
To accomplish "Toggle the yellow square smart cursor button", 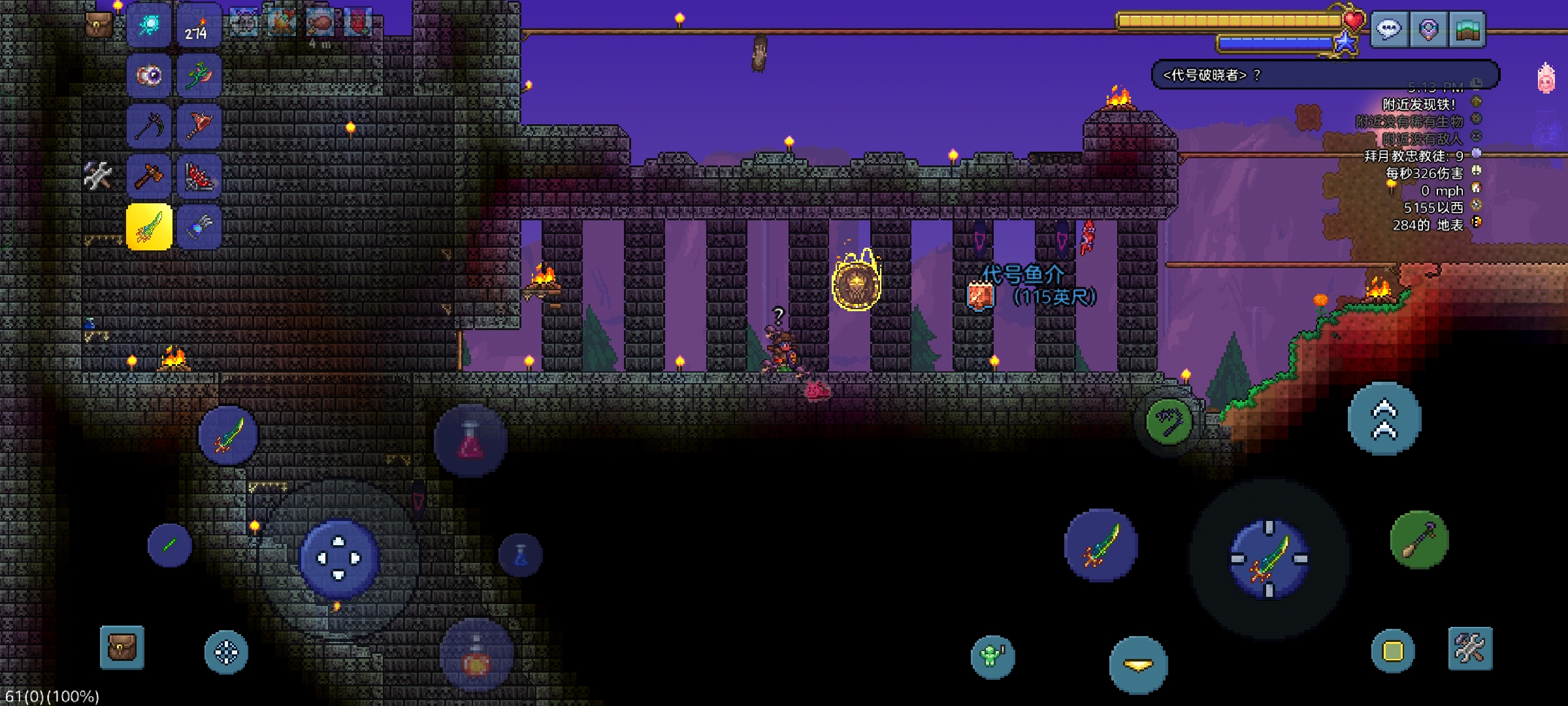I will click(x=1392, y=651).
